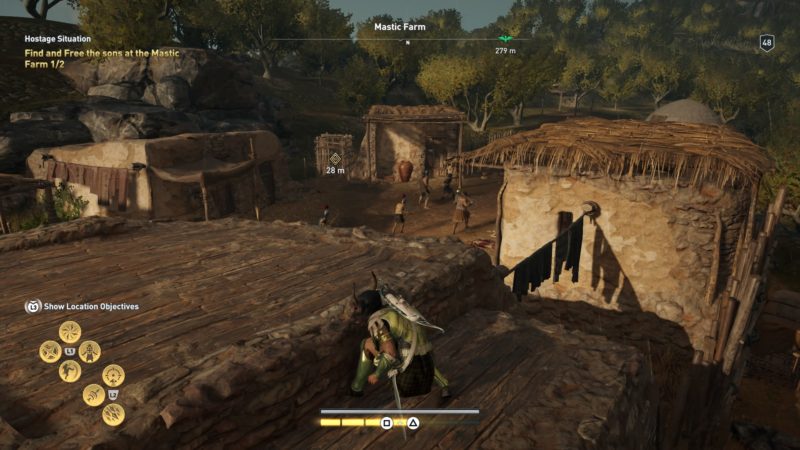Use the multi-arrow volley ability icon
This screenshot has height=450, width=800.
[113, 414]
